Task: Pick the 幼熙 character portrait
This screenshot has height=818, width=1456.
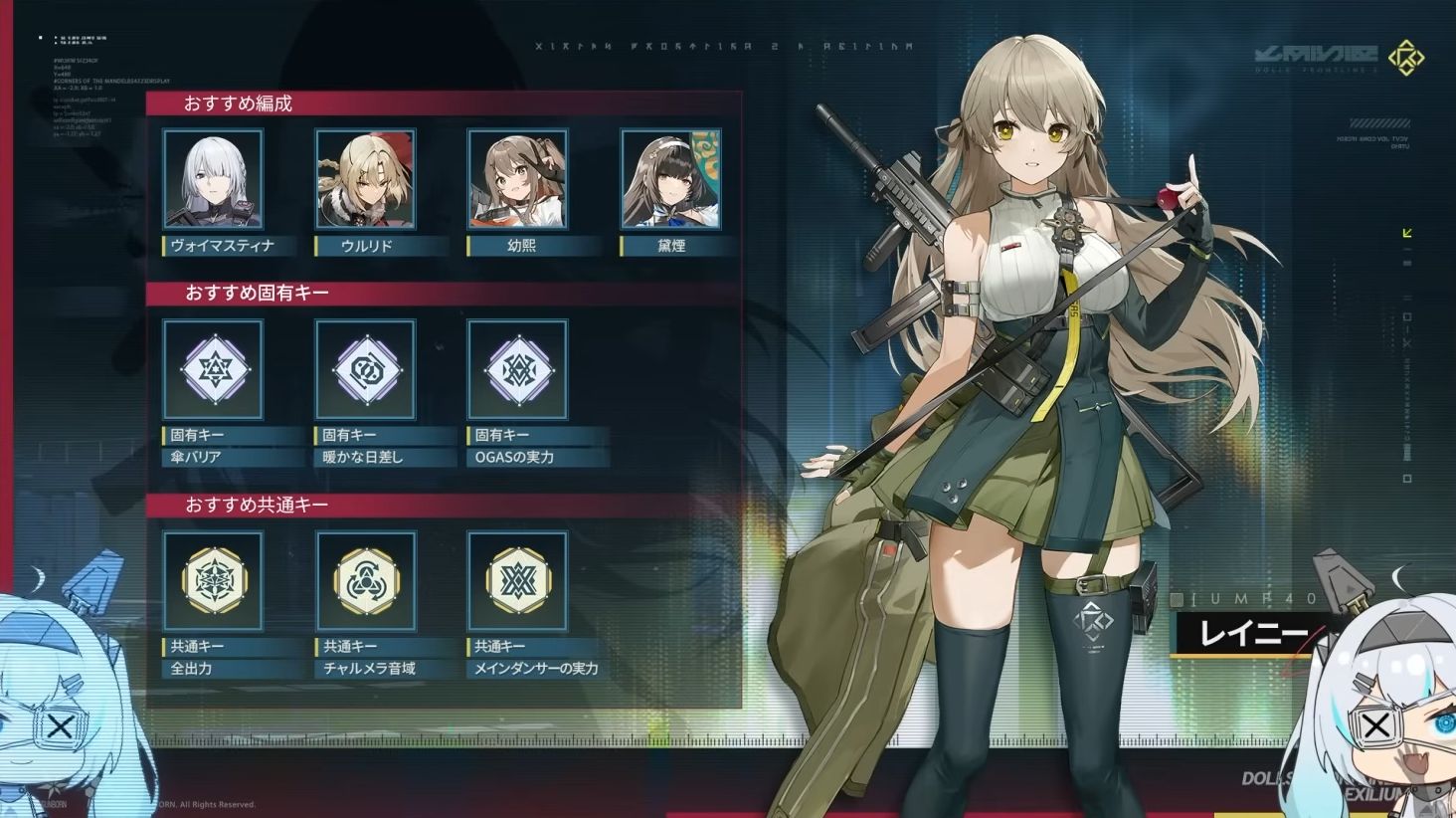Action: click(x=517, y=179)
